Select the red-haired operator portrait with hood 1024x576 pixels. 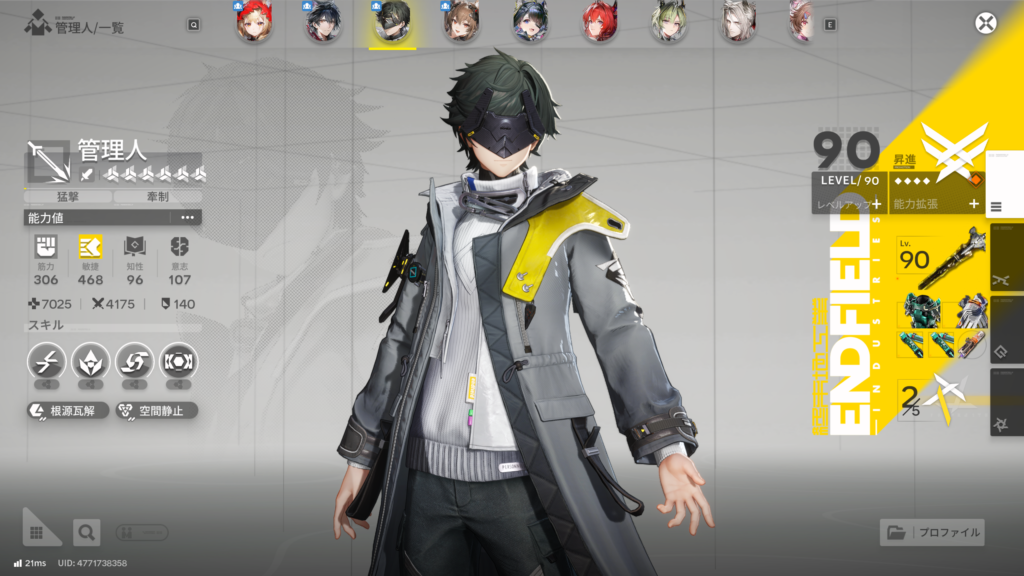pos(254,23)
